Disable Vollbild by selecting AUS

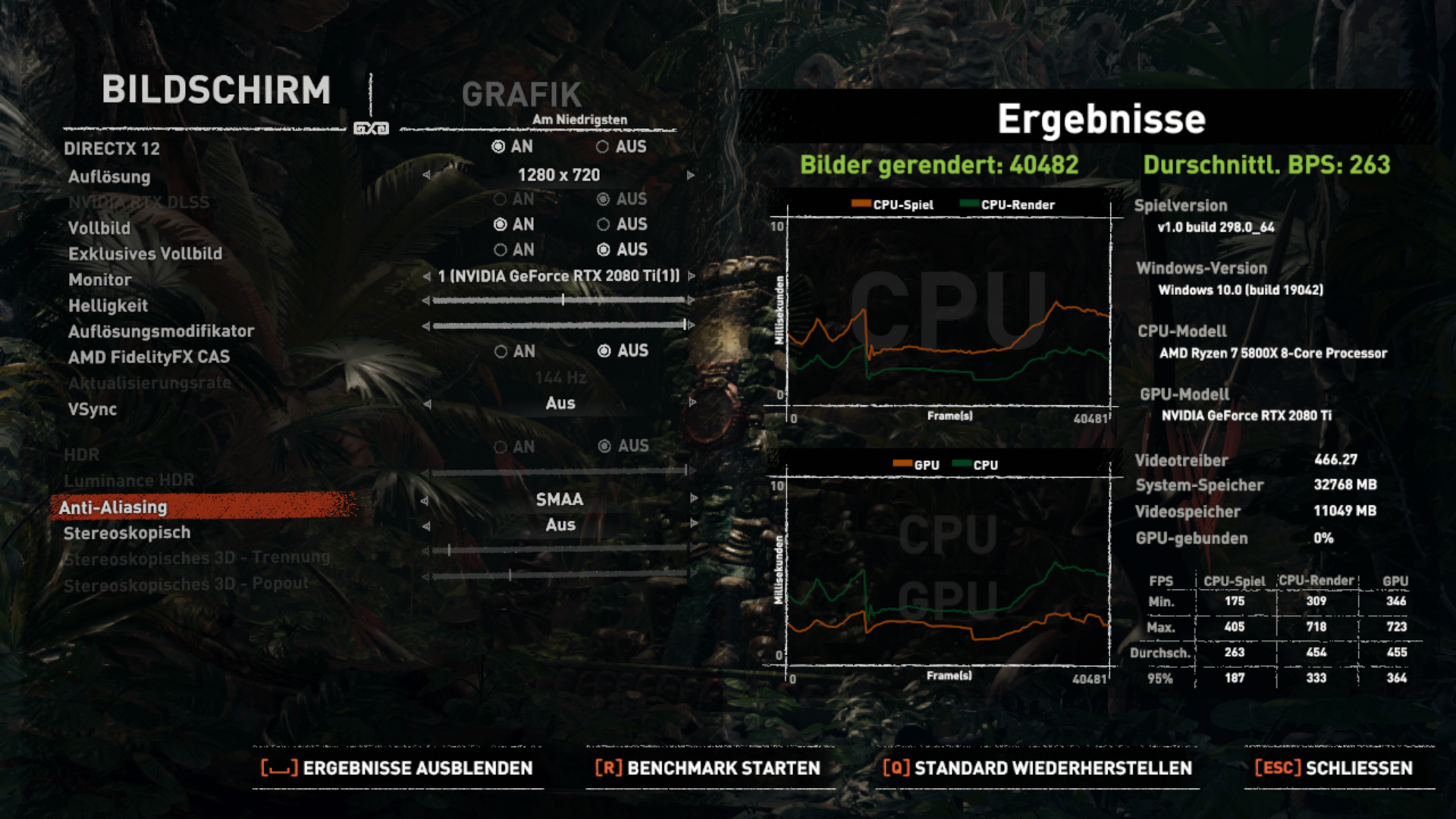(x=604, y=224)
